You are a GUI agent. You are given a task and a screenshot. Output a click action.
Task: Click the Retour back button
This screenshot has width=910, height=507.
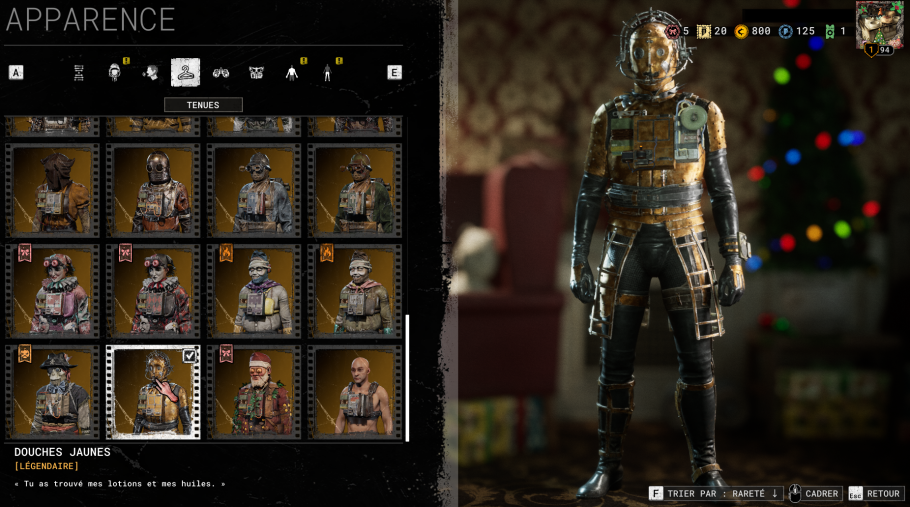(x=876, y=493)
